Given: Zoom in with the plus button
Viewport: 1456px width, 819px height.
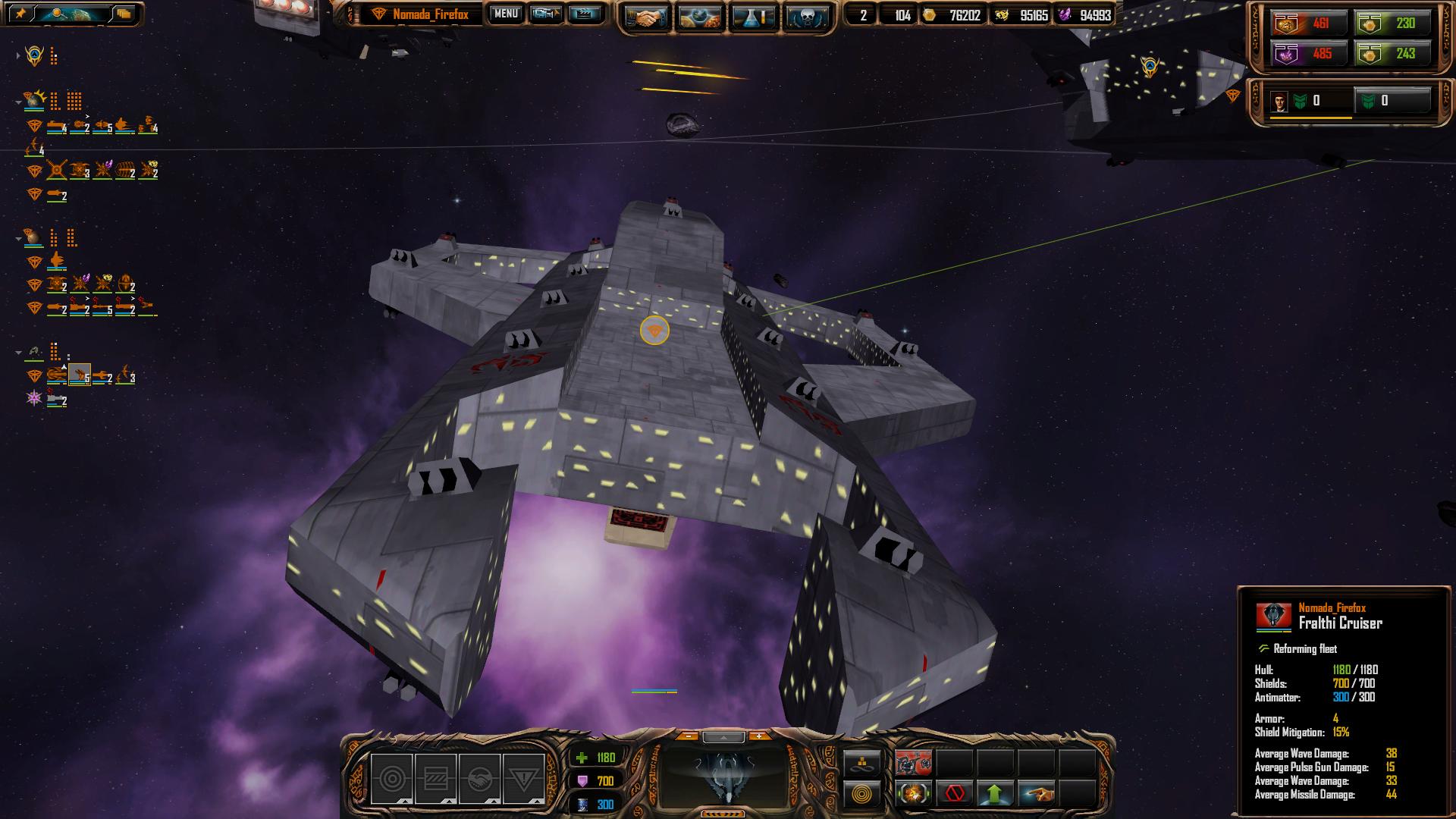Looking at the screenshot, I should (758, 736).
